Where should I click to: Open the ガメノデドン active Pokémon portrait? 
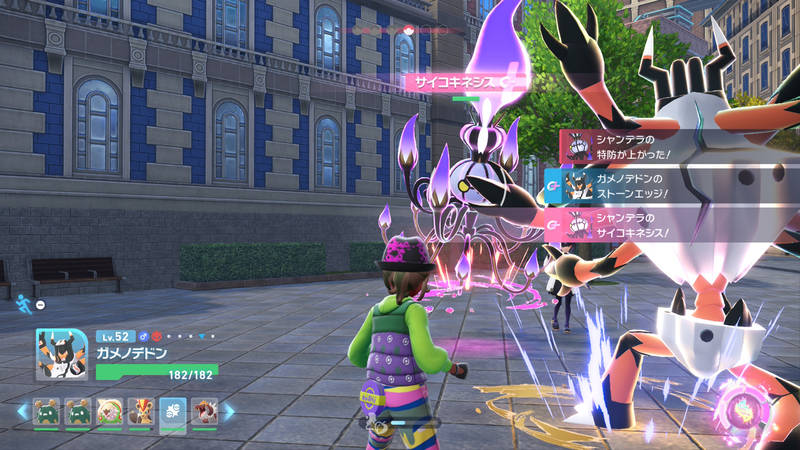[x=61, y=354]
